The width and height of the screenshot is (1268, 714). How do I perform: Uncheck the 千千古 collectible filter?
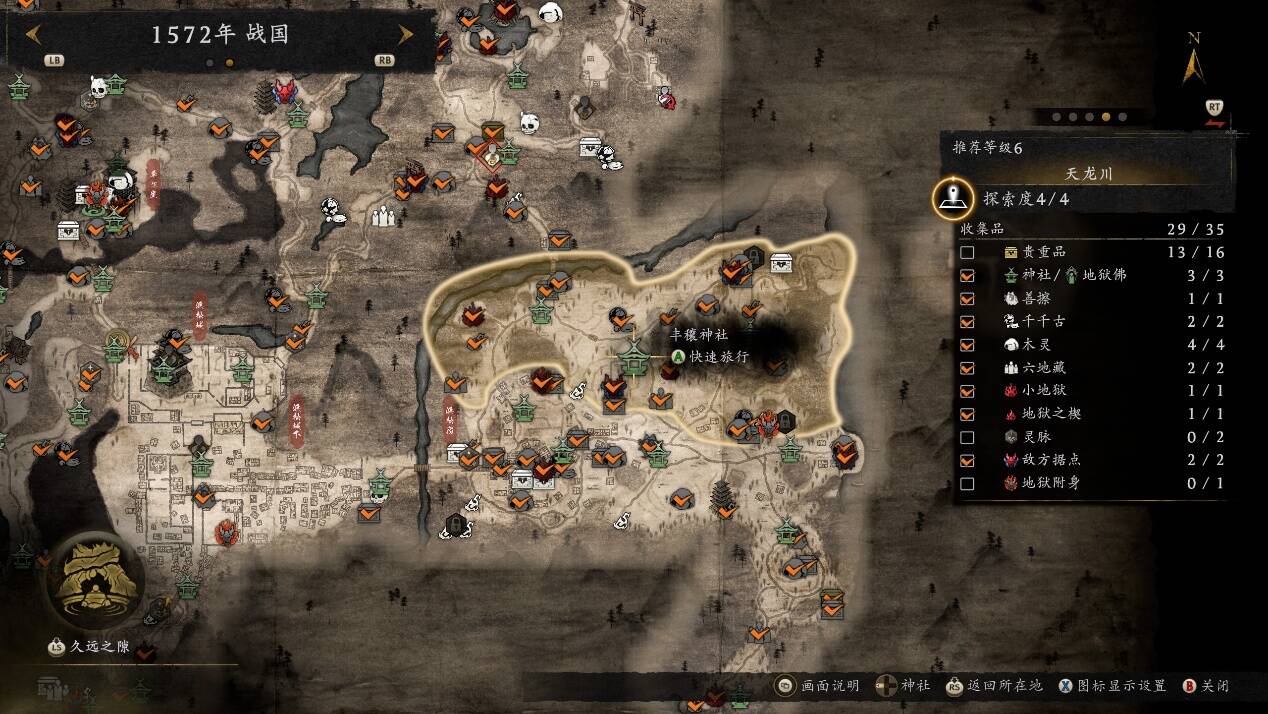coord(967,321)
